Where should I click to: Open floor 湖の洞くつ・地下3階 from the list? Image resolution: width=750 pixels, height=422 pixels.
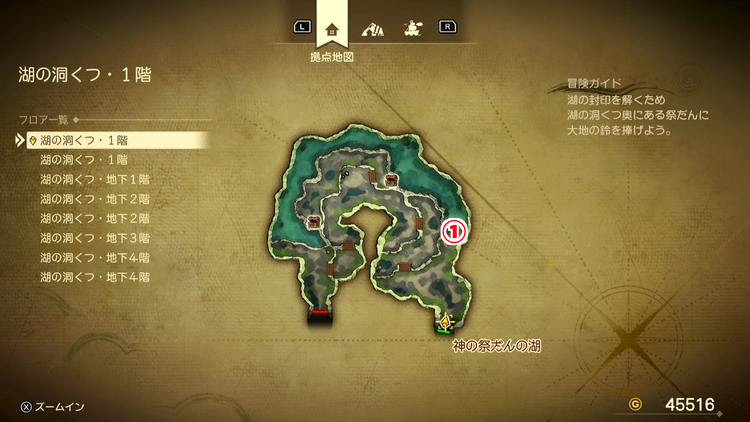click(94, 237)
